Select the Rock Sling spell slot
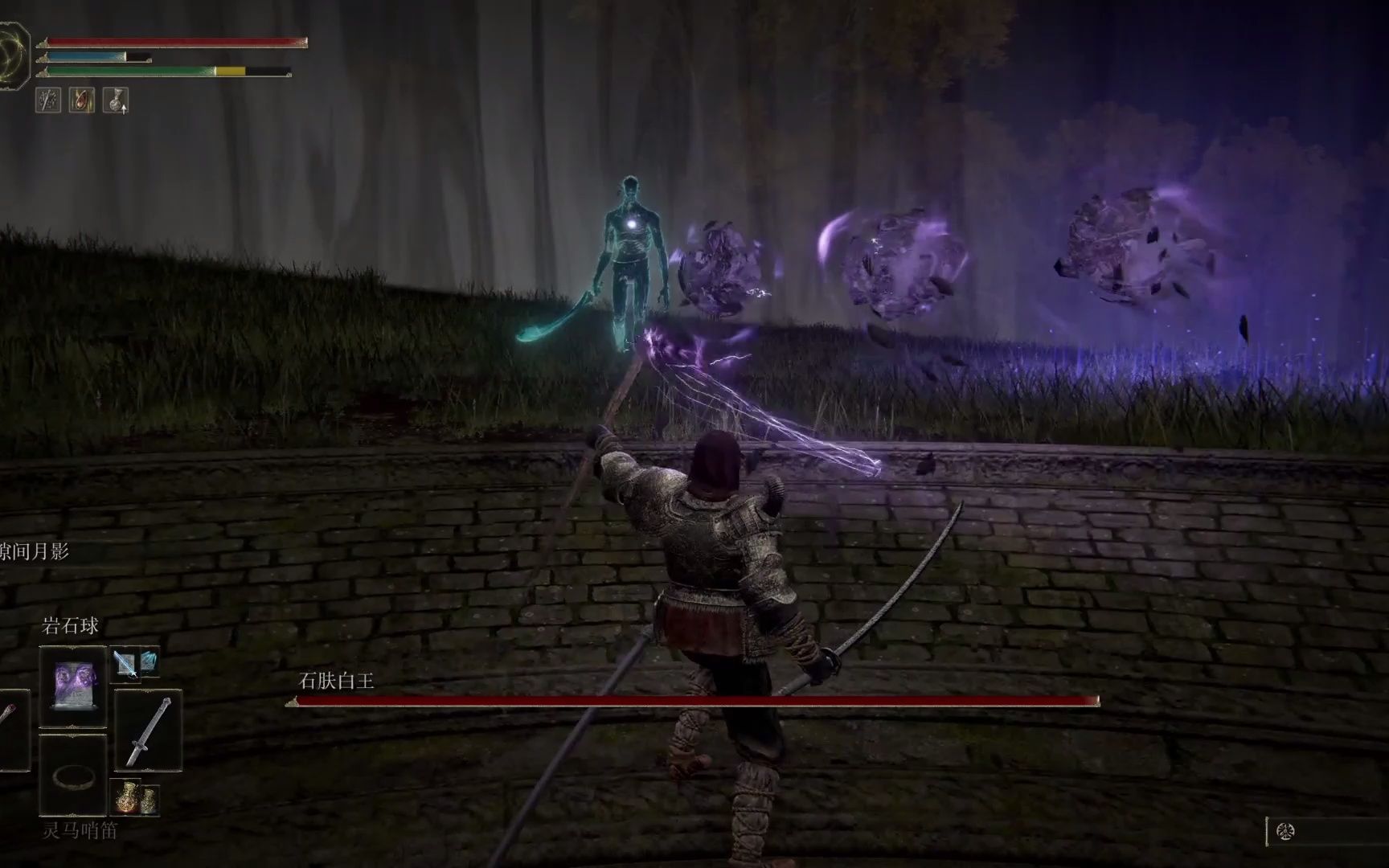 (x=72, y=686)
